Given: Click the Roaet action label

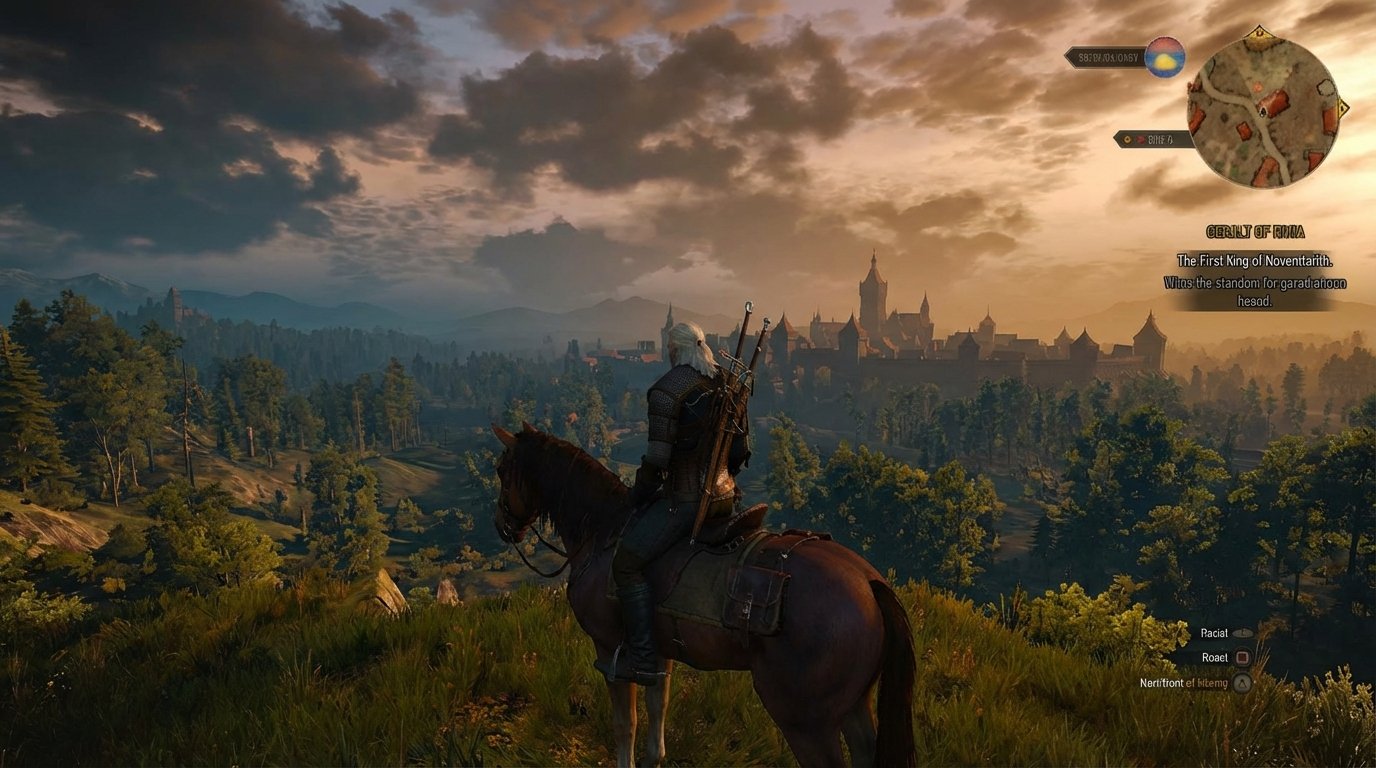Looking at the screenshot, I should [1215, 657].
